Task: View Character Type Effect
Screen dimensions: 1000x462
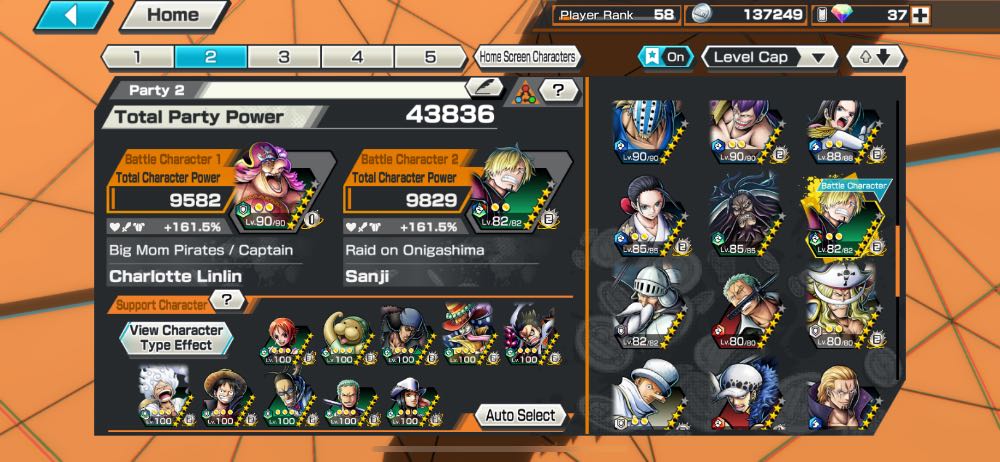Action: pos(176,337)
